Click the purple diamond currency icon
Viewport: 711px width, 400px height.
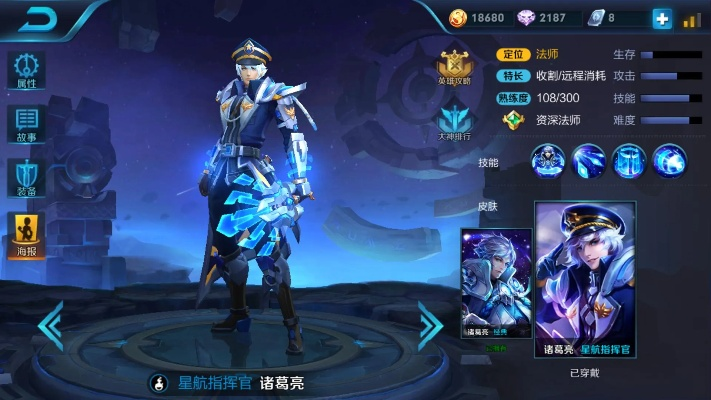click(x=526, y=18)
